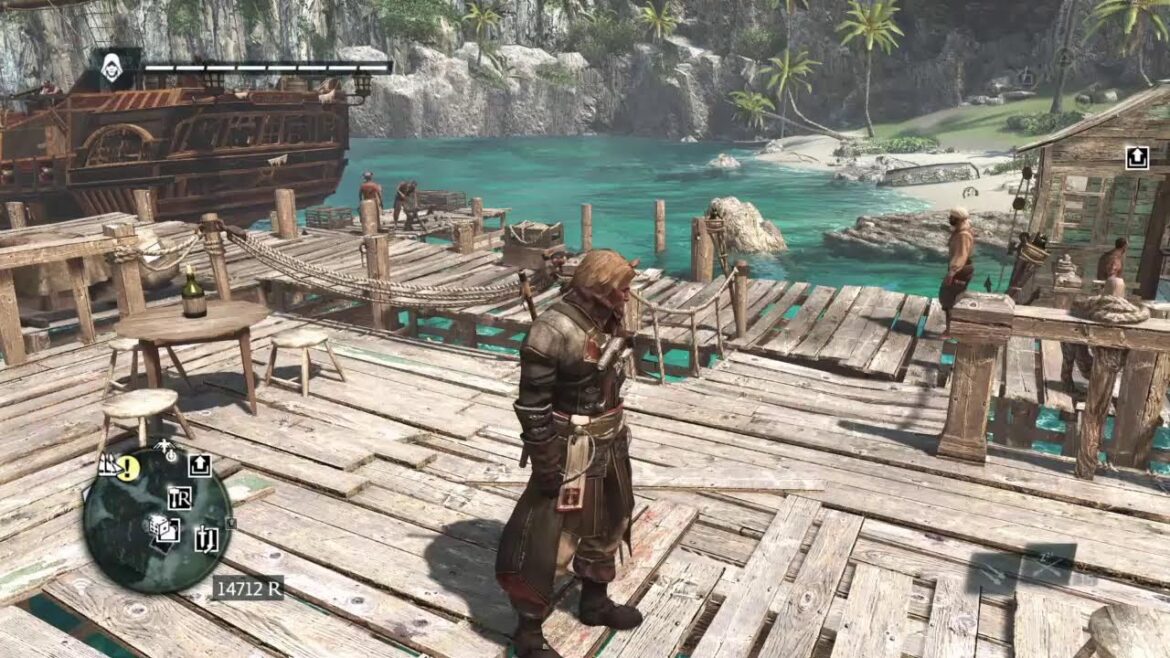Image resolution: width=1170 pixels, height=658 pixels.
Task: Choose the sword marker on the minimap
Action: 207,538
